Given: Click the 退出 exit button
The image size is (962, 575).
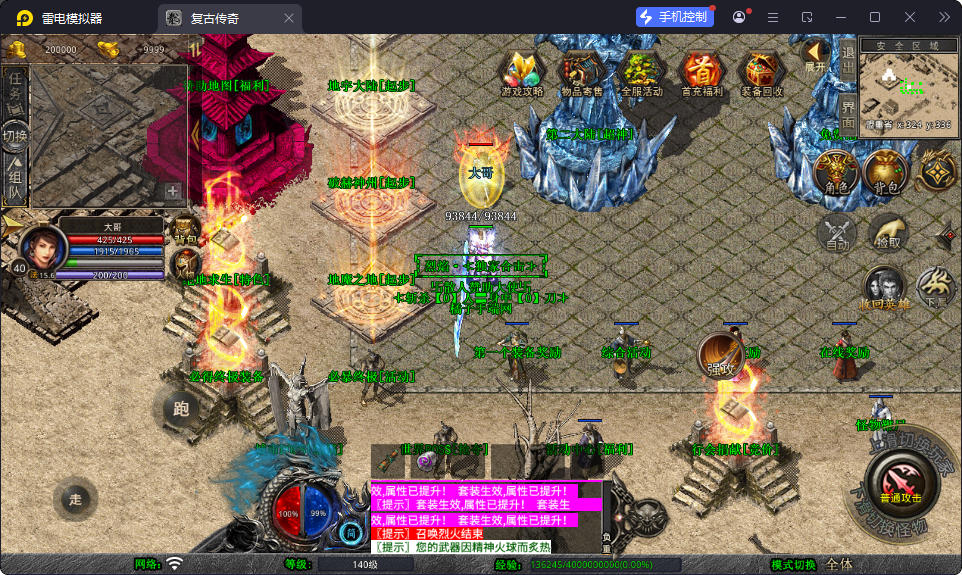Looking at the screenshot, I should 847,61.
